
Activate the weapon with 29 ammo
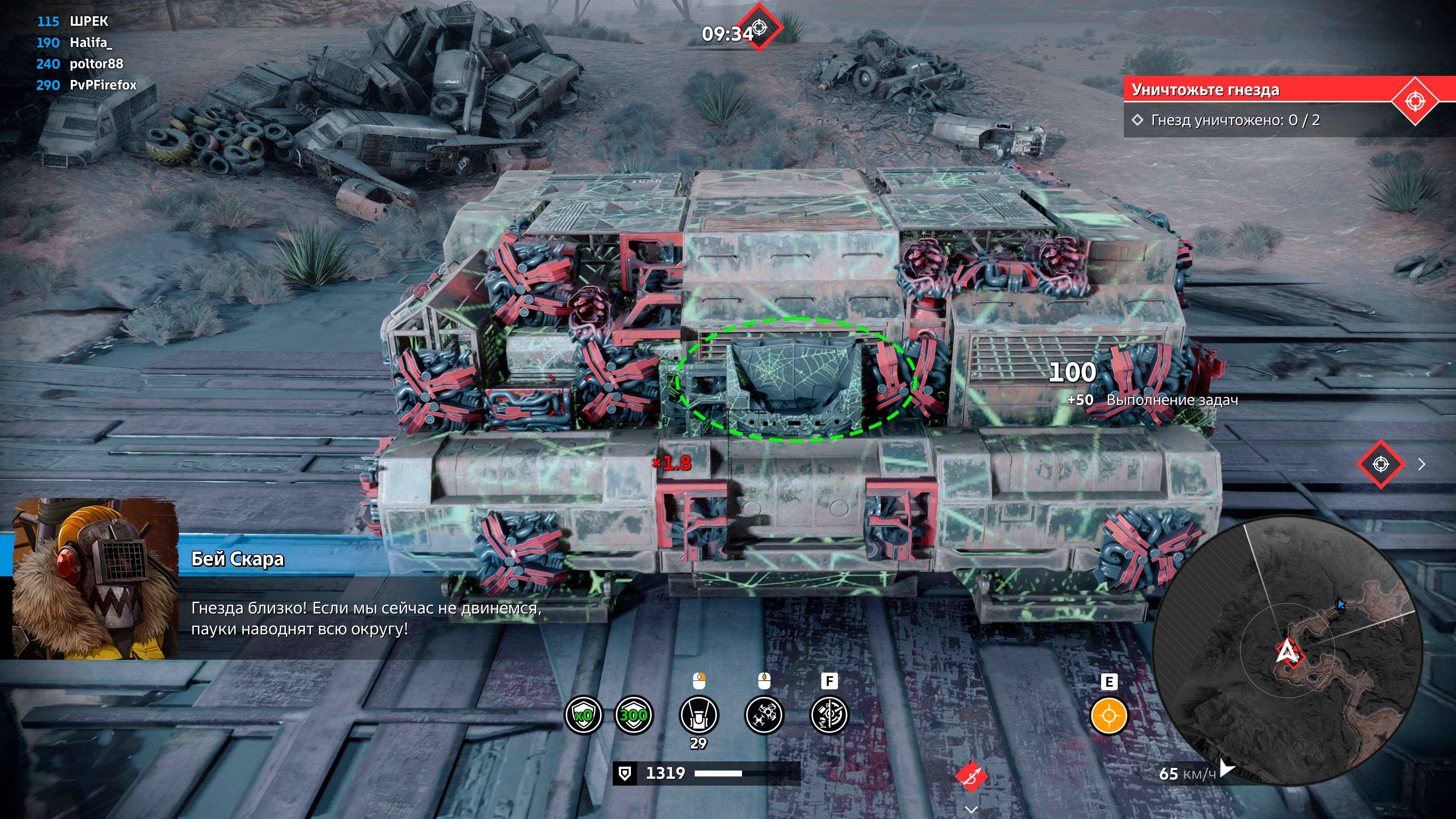[x=698, y=715]
